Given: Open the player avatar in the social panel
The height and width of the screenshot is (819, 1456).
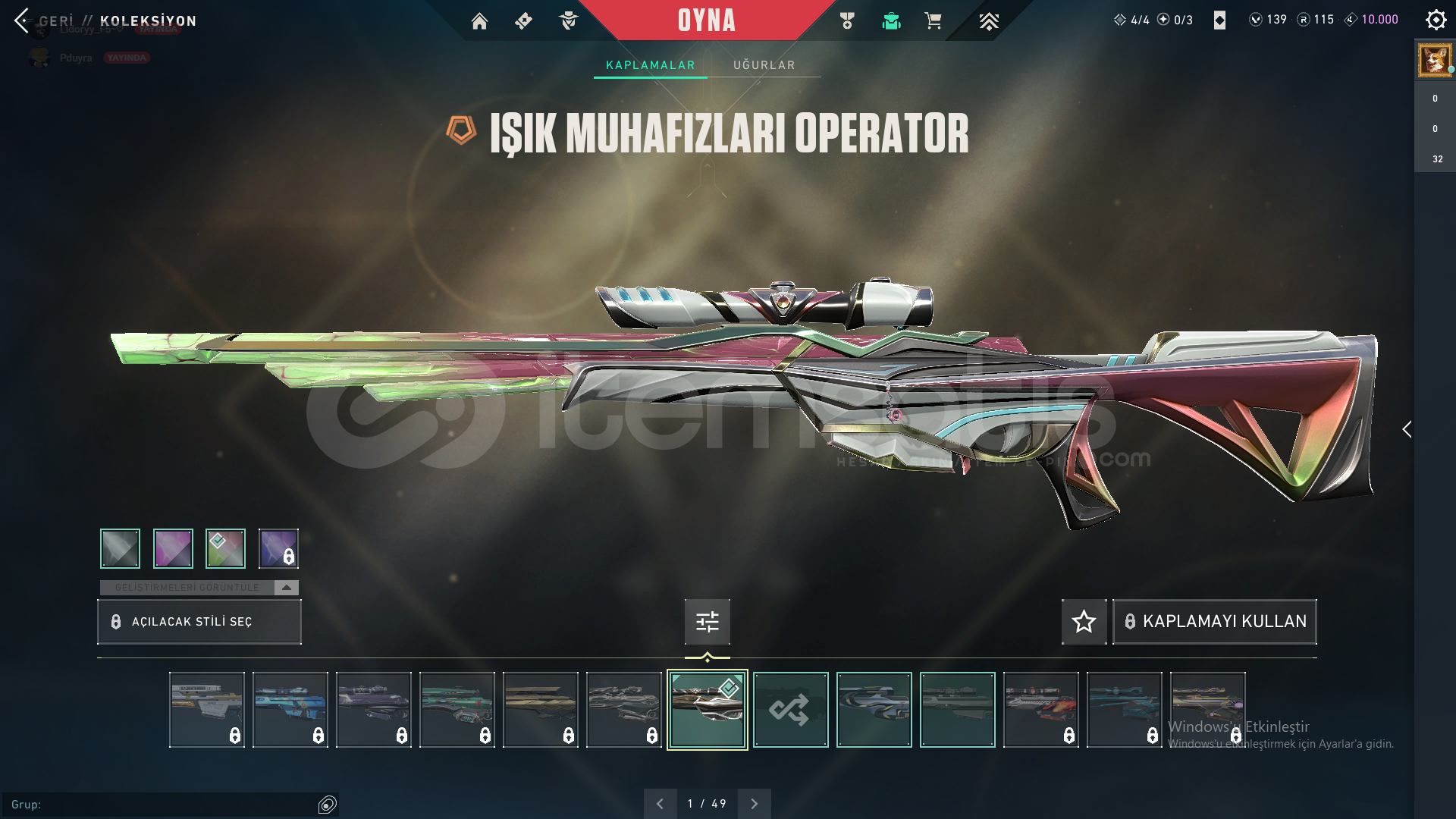Looking at the screenshot, I should point(1435,60).
